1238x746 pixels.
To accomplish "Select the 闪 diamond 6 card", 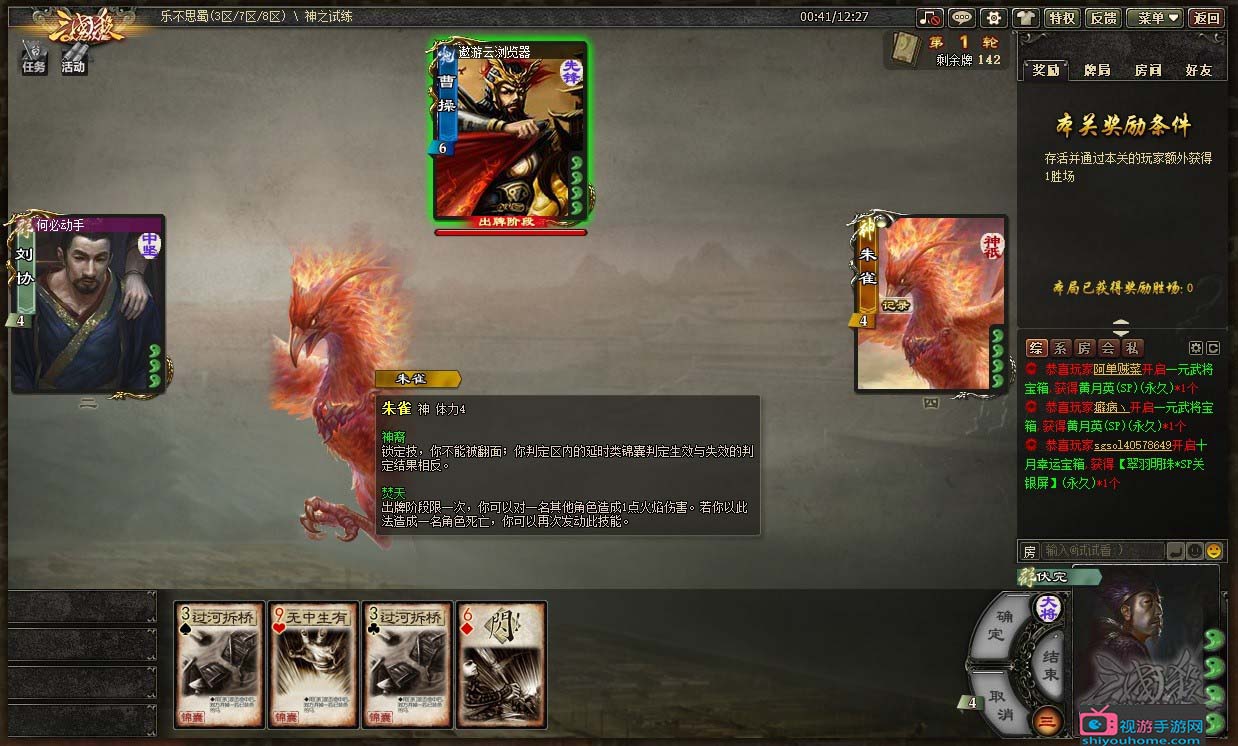I will click(501, 664).
